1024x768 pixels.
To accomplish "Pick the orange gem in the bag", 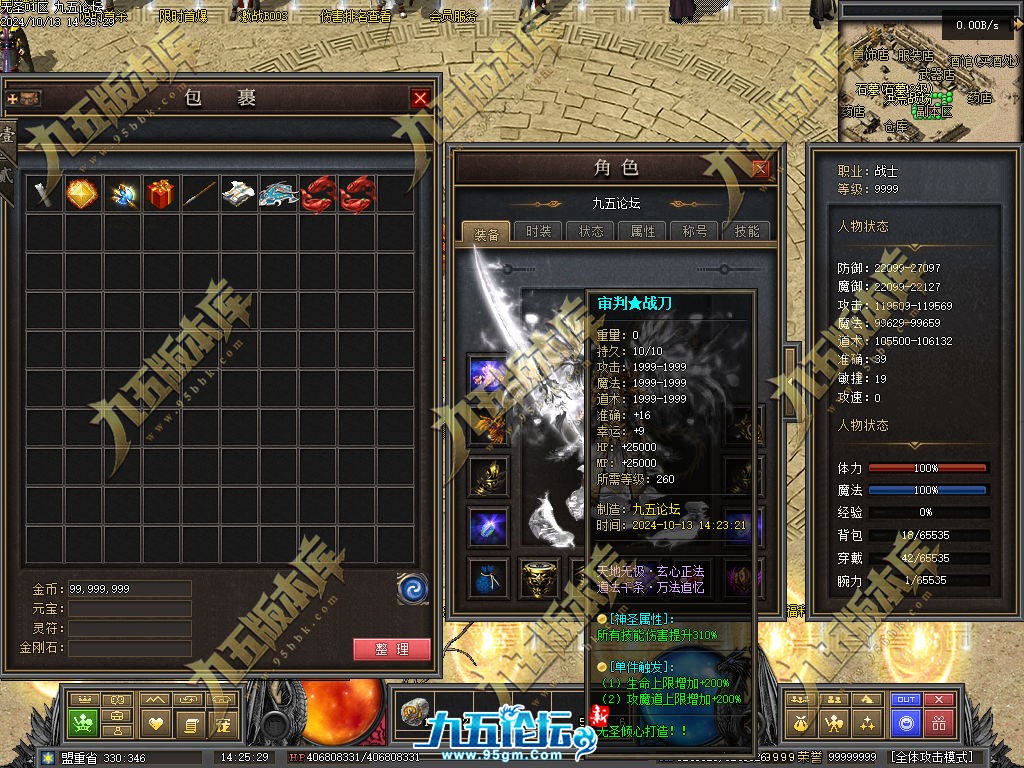I will point(82,193).
